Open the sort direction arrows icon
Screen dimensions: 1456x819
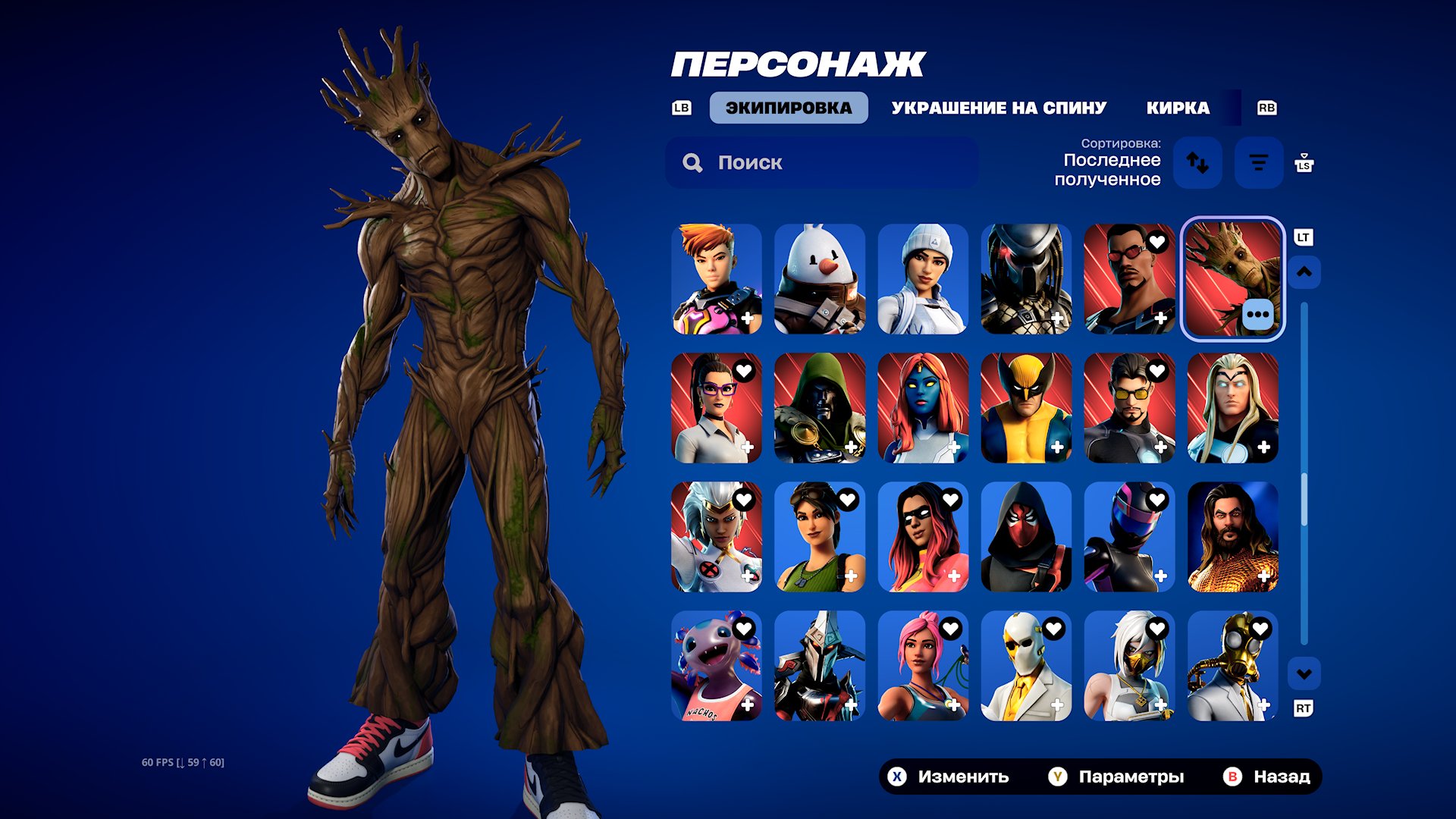(x=1200, y=163)
